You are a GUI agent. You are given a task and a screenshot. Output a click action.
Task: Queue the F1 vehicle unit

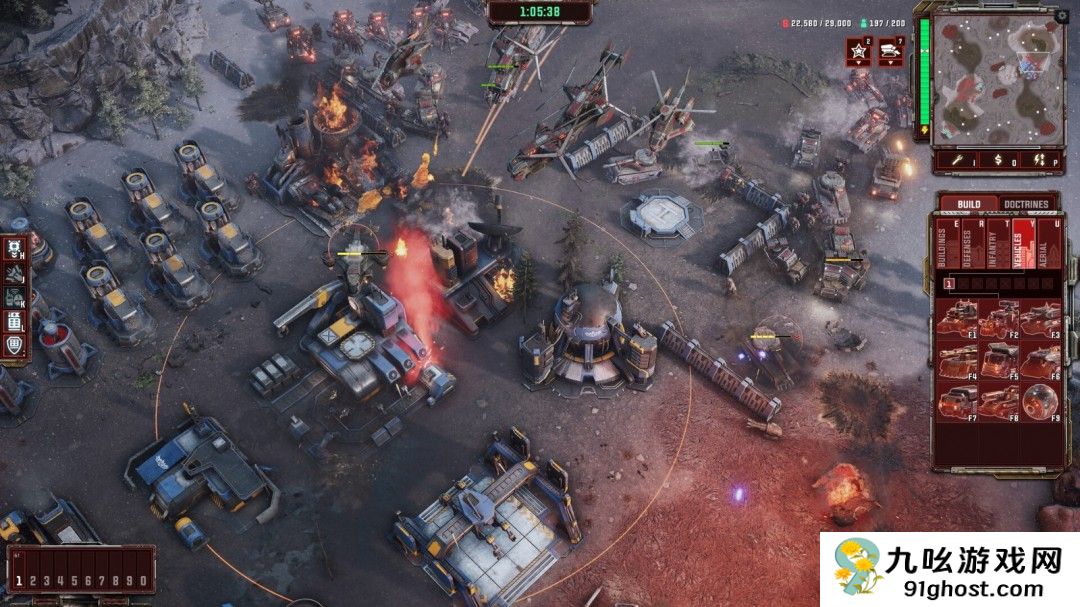tap(957, 319)
